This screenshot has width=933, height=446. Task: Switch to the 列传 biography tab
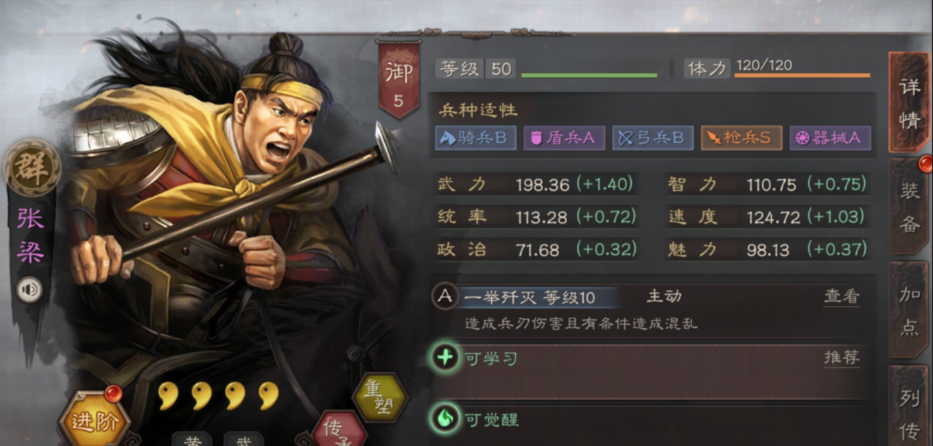[908, 410]
